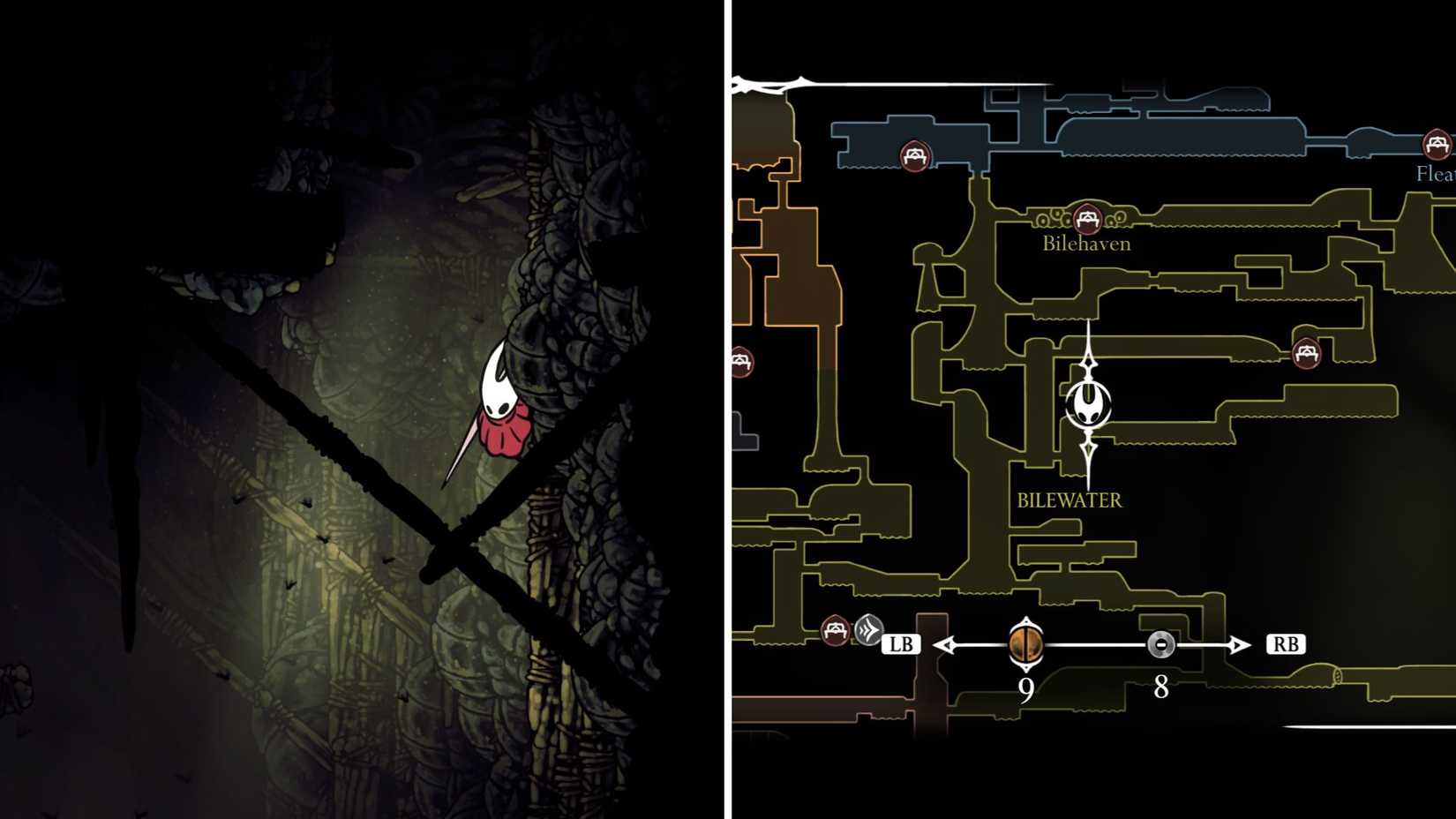This screenshot has height=819, width=1456.
Task: Click the BILEWATER region title
Action: pyautogui.click(x=1069, y=500)
